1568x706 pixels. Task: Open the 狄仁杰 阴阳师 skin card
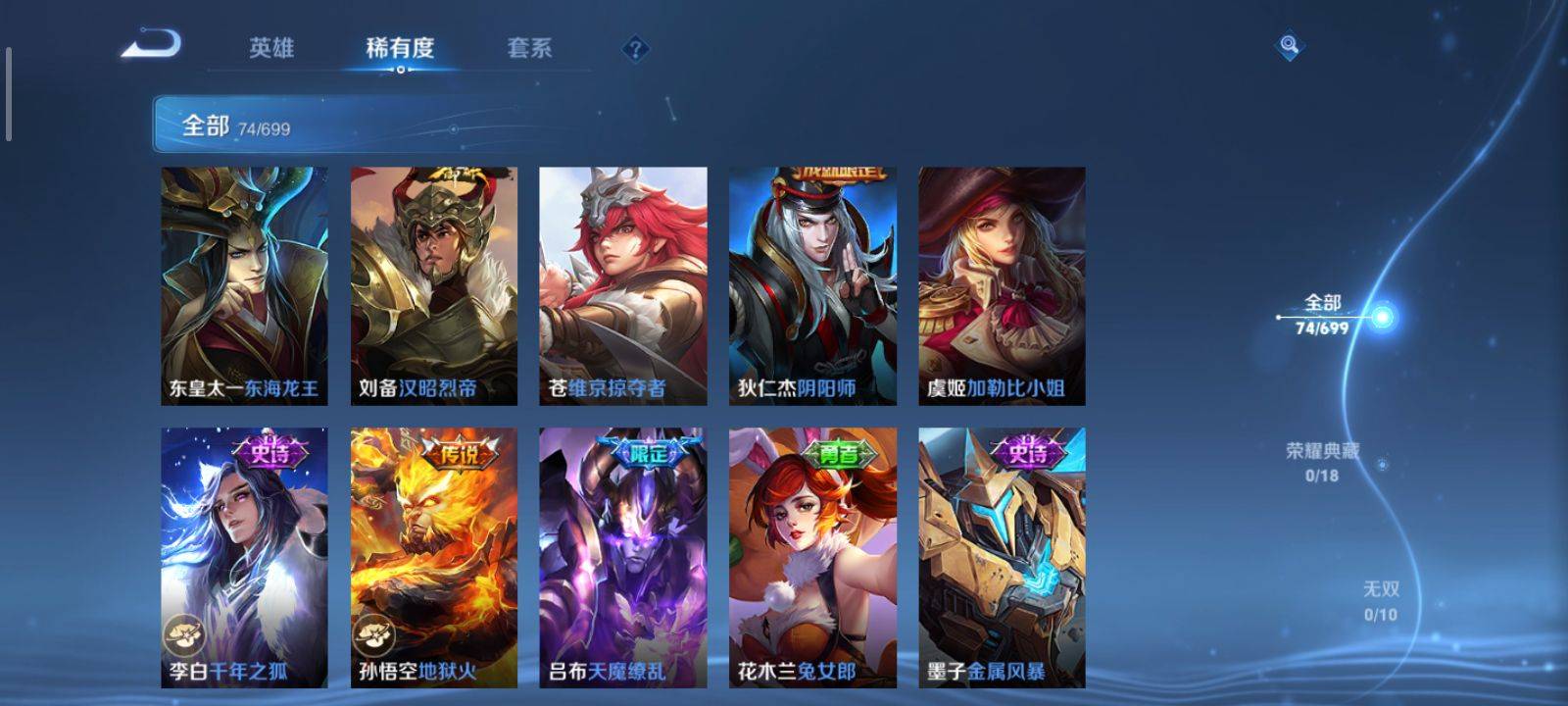812,285
